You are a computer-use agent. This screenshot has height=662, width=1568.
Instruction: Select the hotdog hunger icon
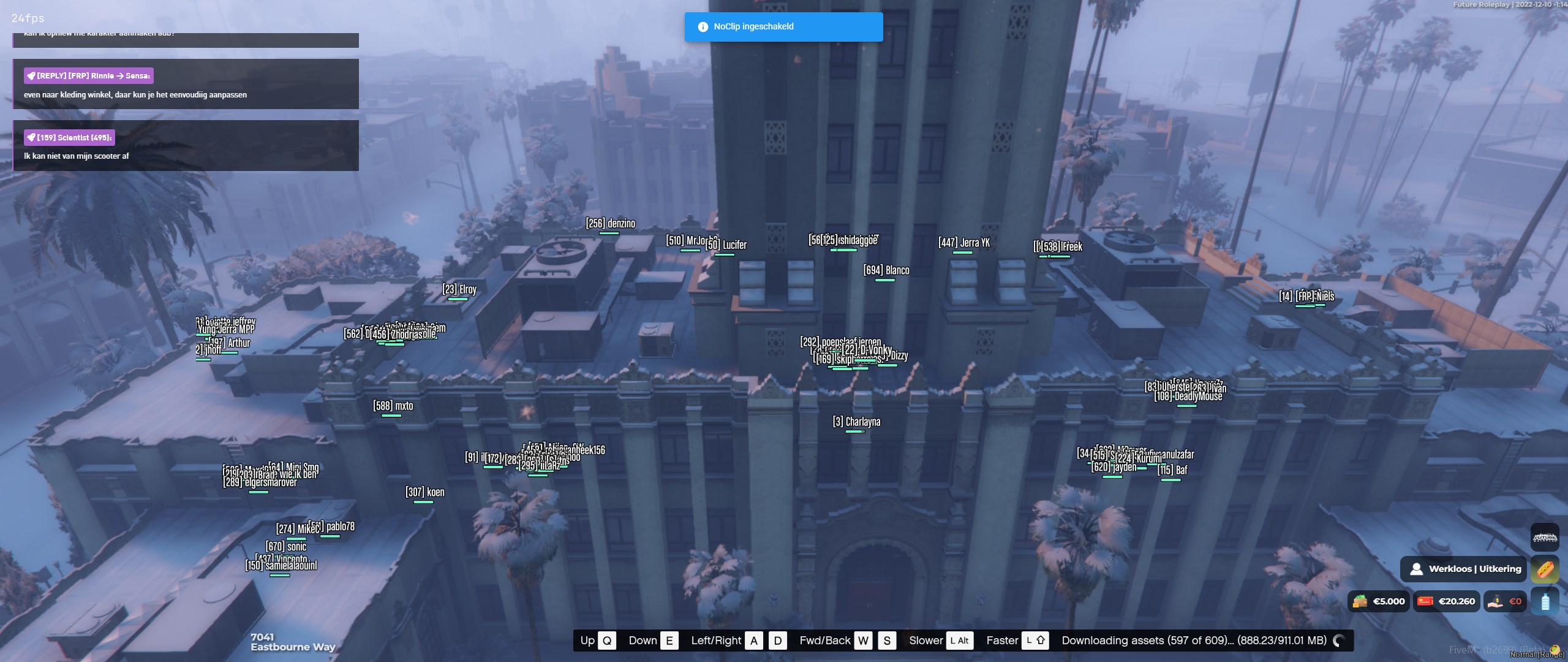click(x=1544, y=569)
